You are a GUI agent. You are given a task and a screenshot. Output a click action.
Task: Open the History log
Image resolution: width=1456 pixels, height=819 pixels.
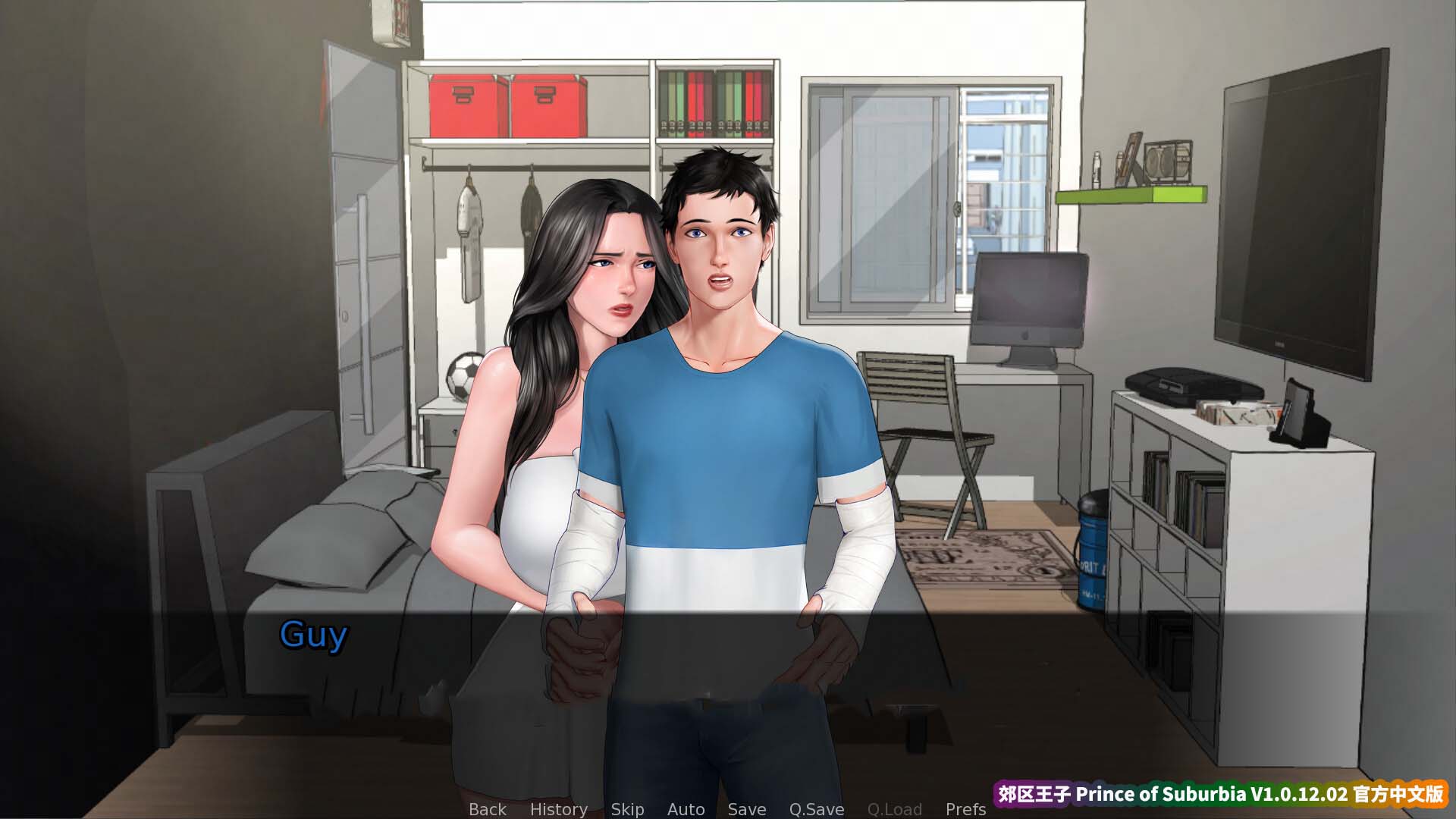[x=558, y=809]
